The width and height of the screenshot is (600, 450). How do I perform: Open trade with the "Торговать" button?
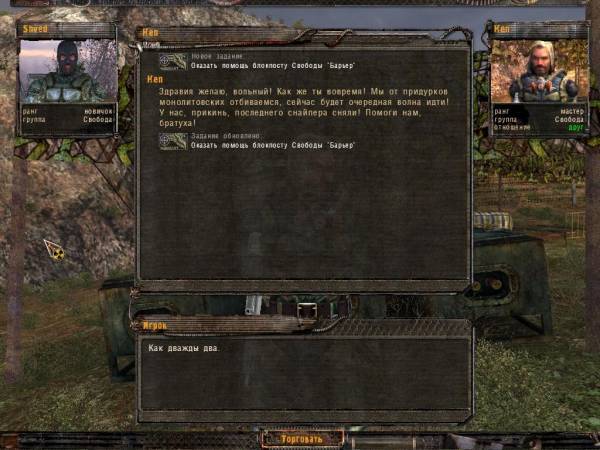pyautogui.click(x=301, y=439)
